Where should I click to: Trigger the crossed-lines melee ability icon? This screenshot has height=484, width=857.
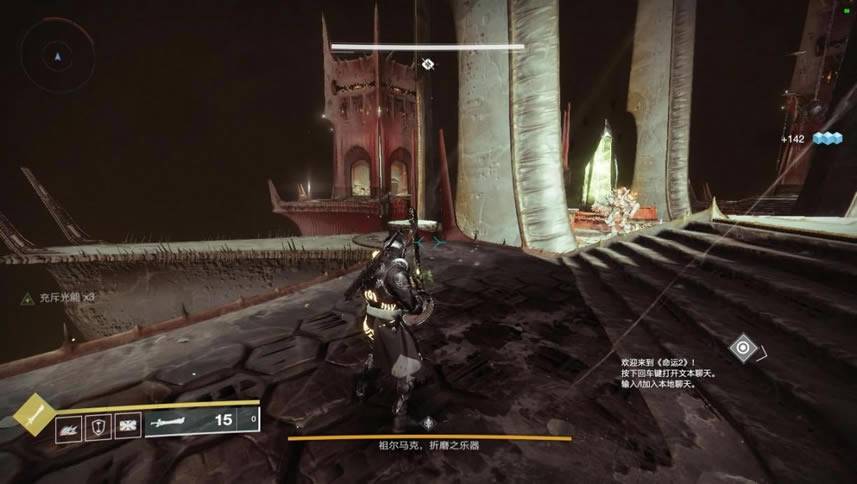[127, 426]
